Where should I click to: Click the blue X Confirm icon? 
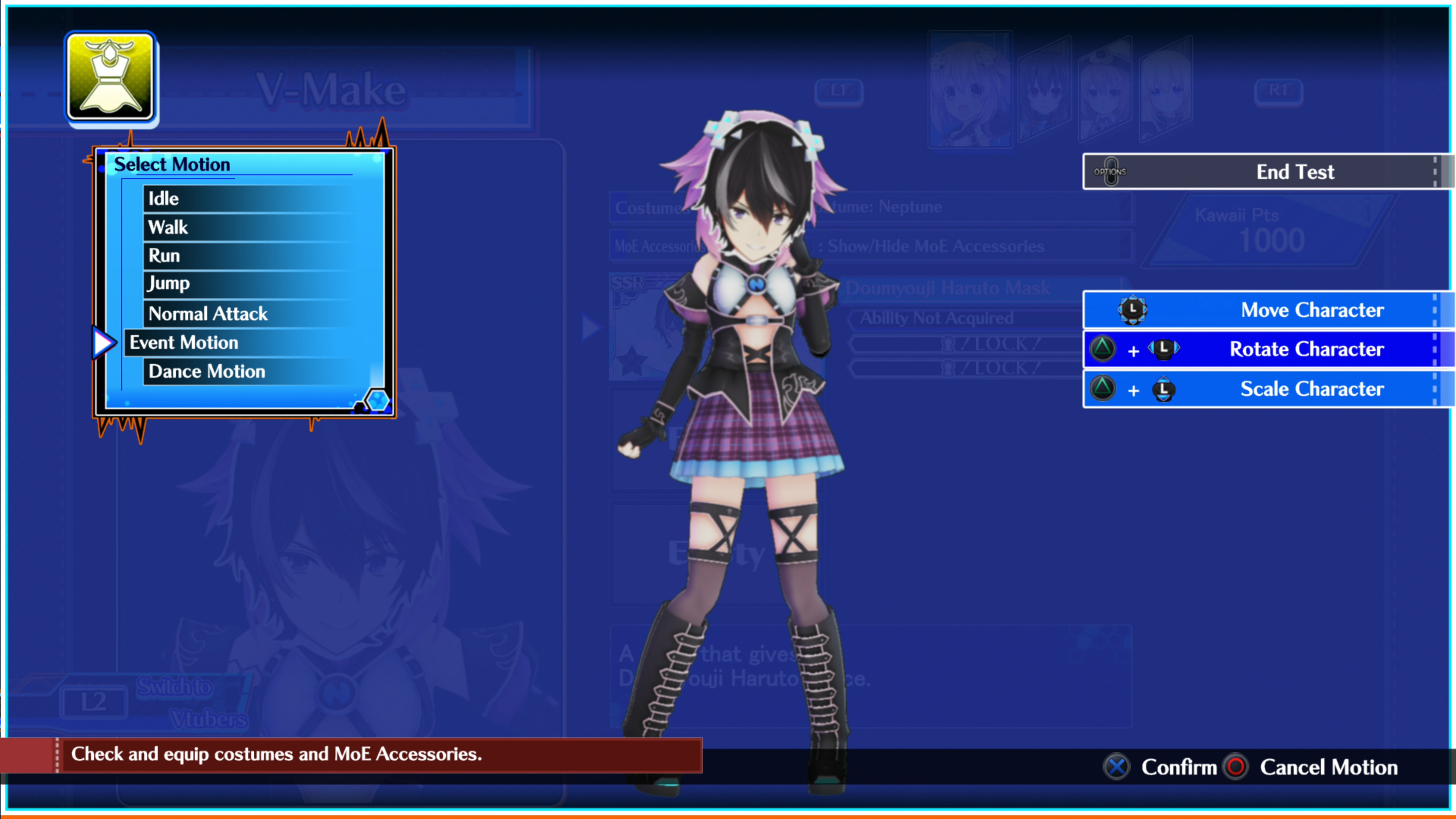1116,767
